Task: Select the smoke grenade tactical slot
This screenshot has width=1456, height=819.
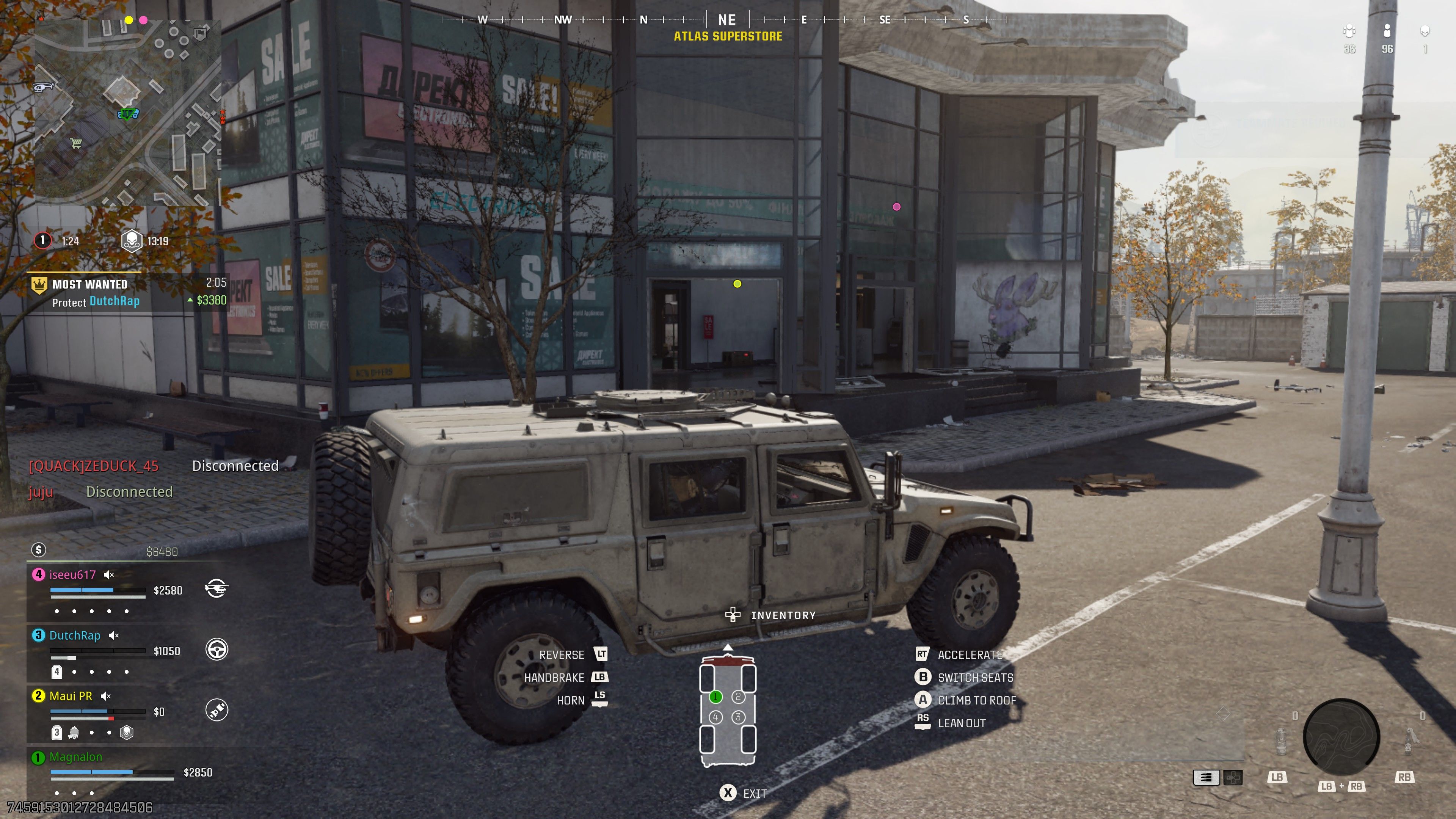Action: coord(1281,743)
